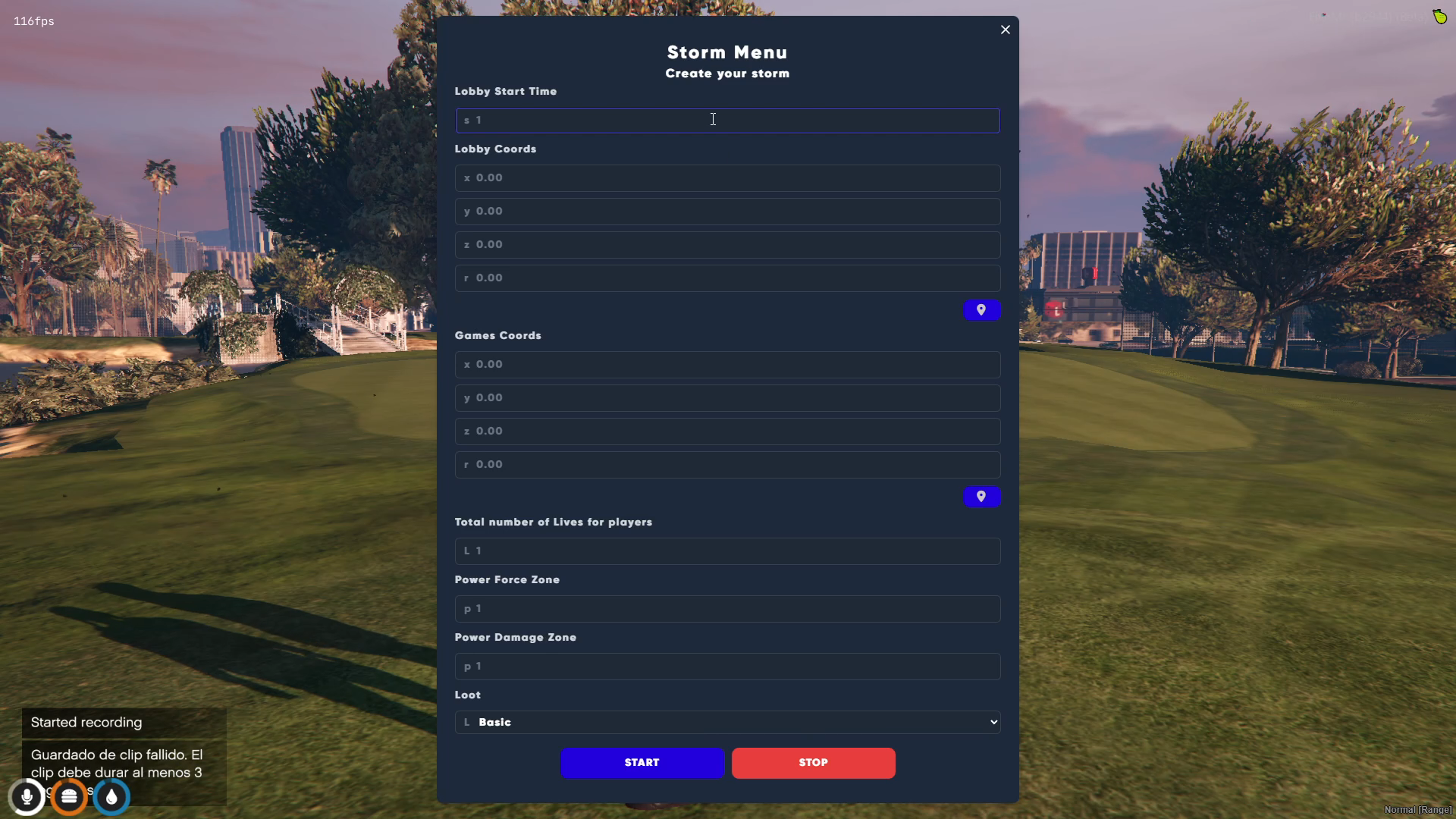Image resolution: width=1456 pixels, height=819 pixels.
Task: Click the cursor in the Lobby Start Time field
Action: tap(713, 120)
